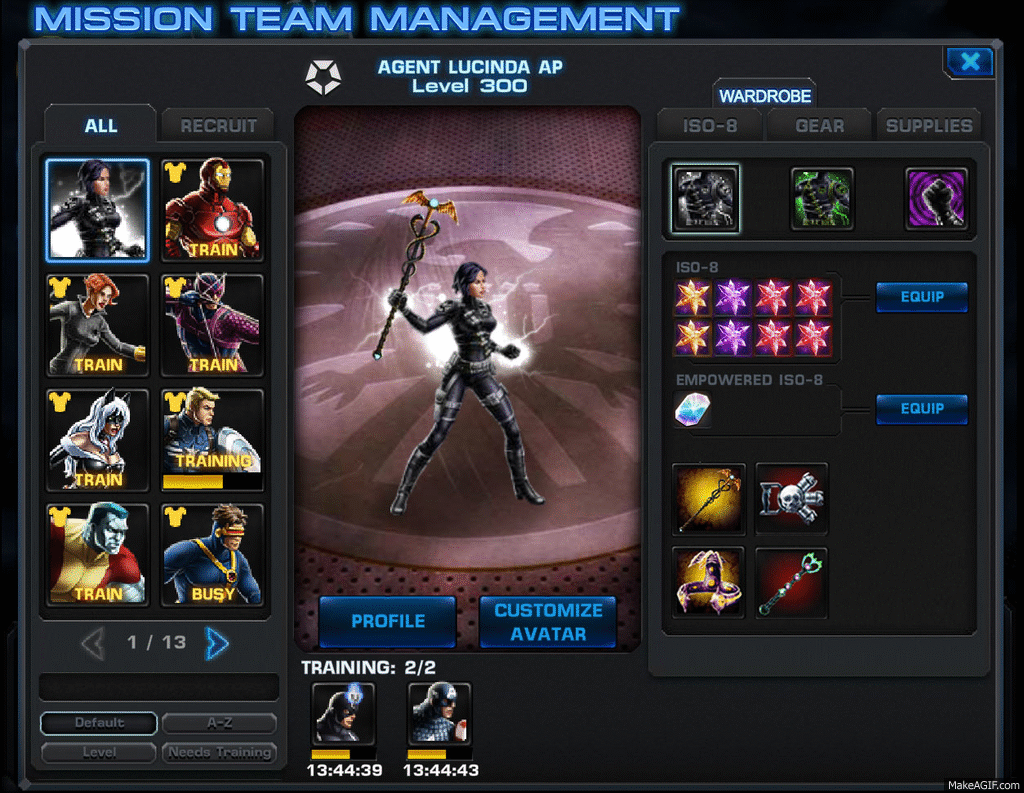Image resolution: width=1024 pixels, height=793 pixels.
Task: Pick the Hawkeye hero portrait
Action: [212, 325]
